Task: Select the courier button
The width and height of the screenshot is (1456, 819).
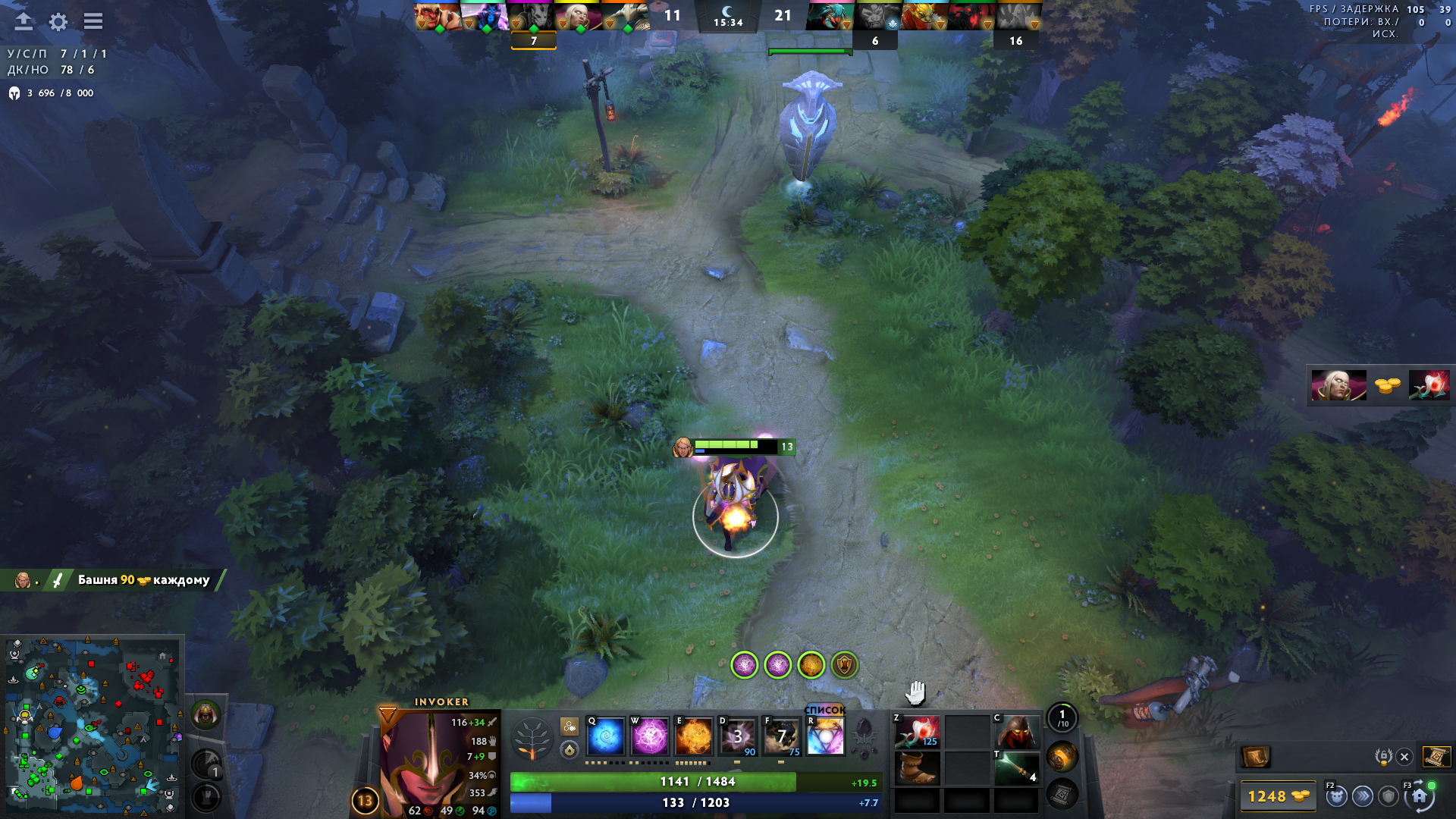Action: (x=1336, y=796)
